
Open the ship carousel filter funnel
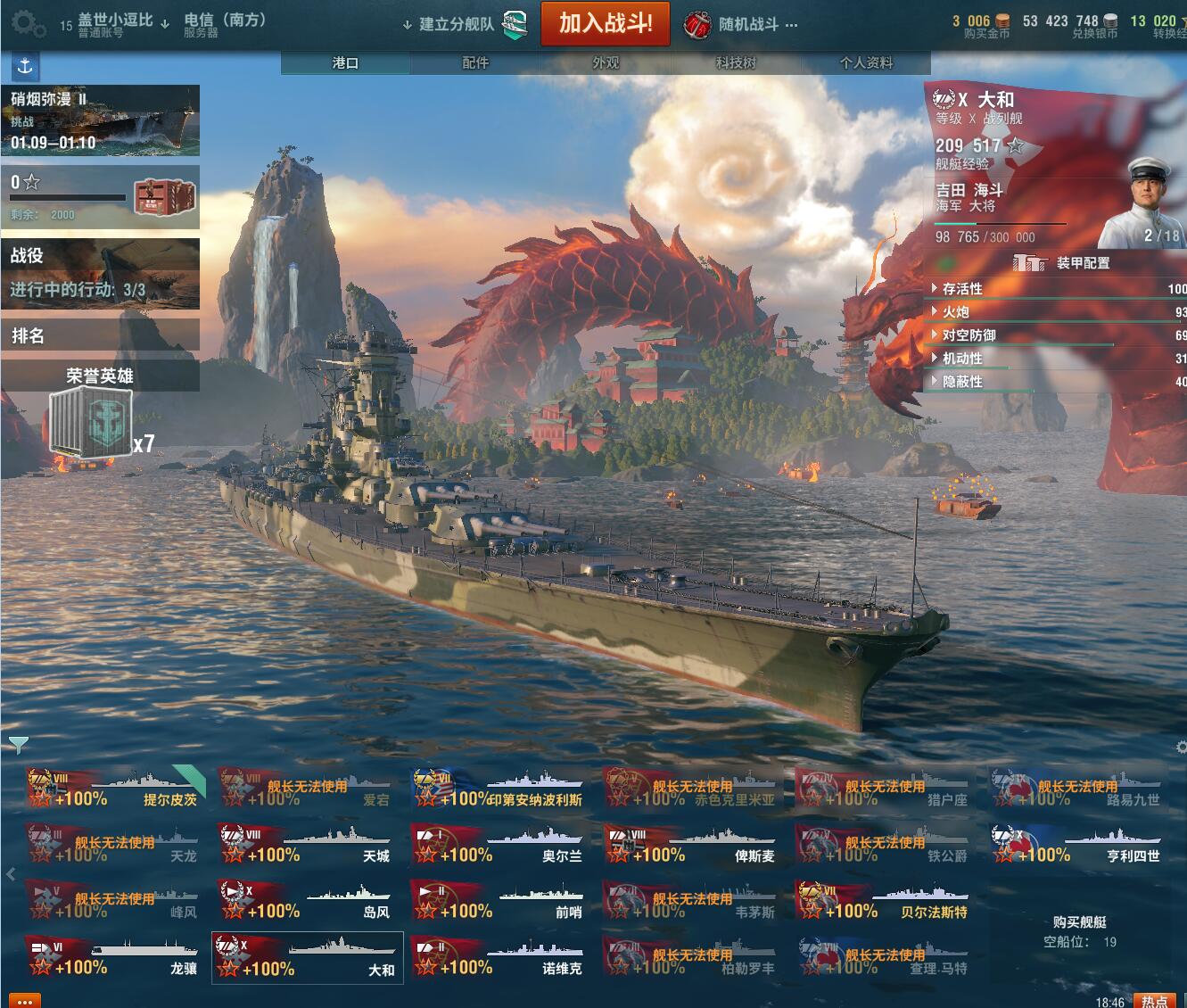coord(18,744)
